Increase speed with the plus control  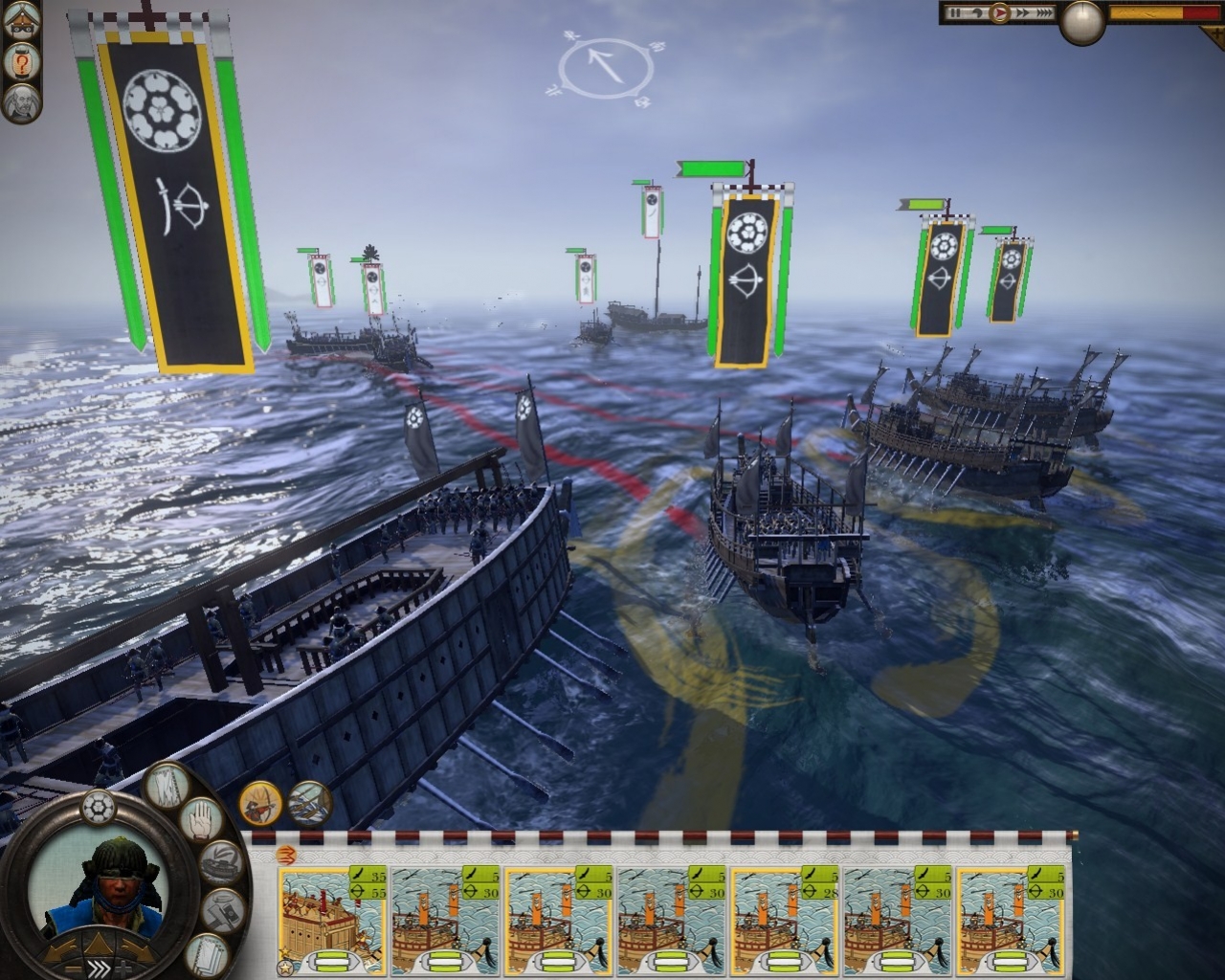point(124,968)
